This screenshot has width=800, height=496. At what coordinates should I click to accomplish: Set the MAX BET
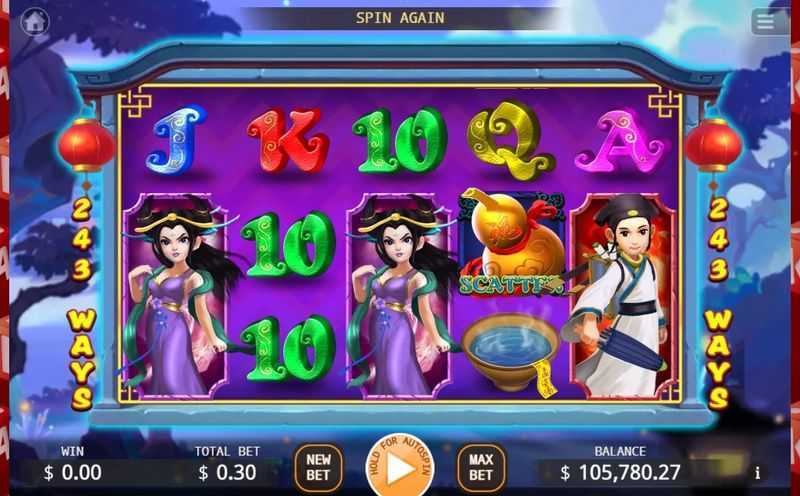pos(481,467)
